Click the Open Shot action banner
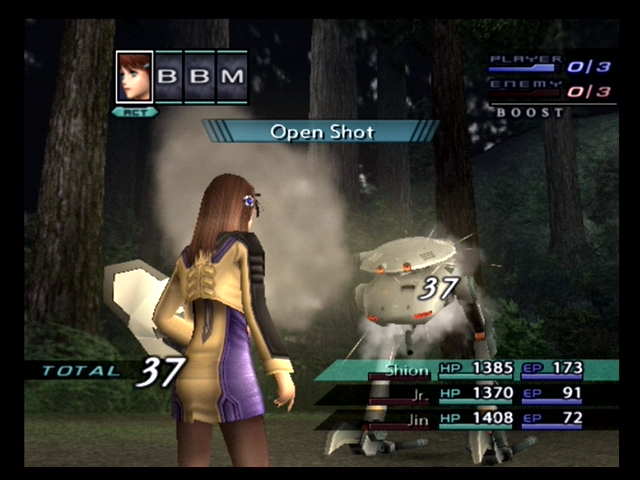 (321, 131)
